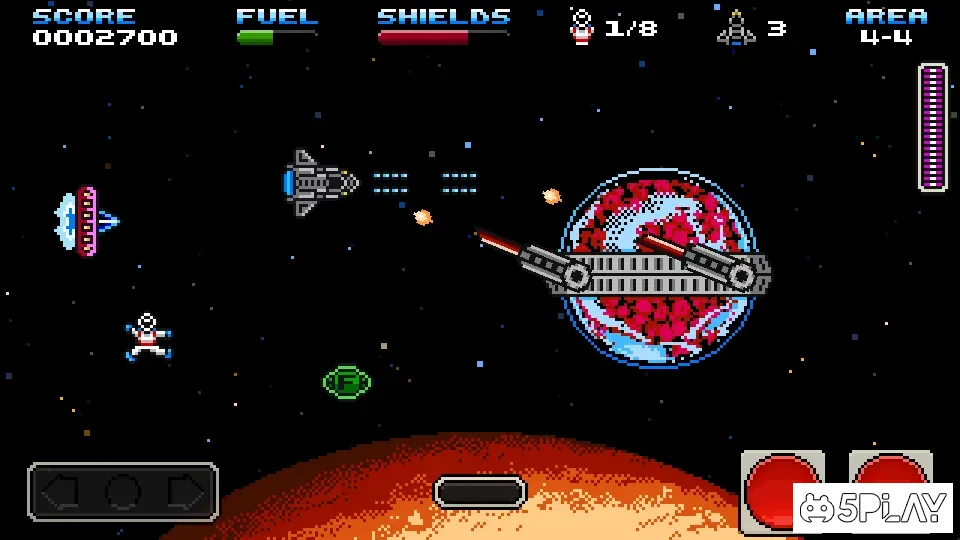Tap the dark pill-shaped button at bottom center

tap(480, 492)
